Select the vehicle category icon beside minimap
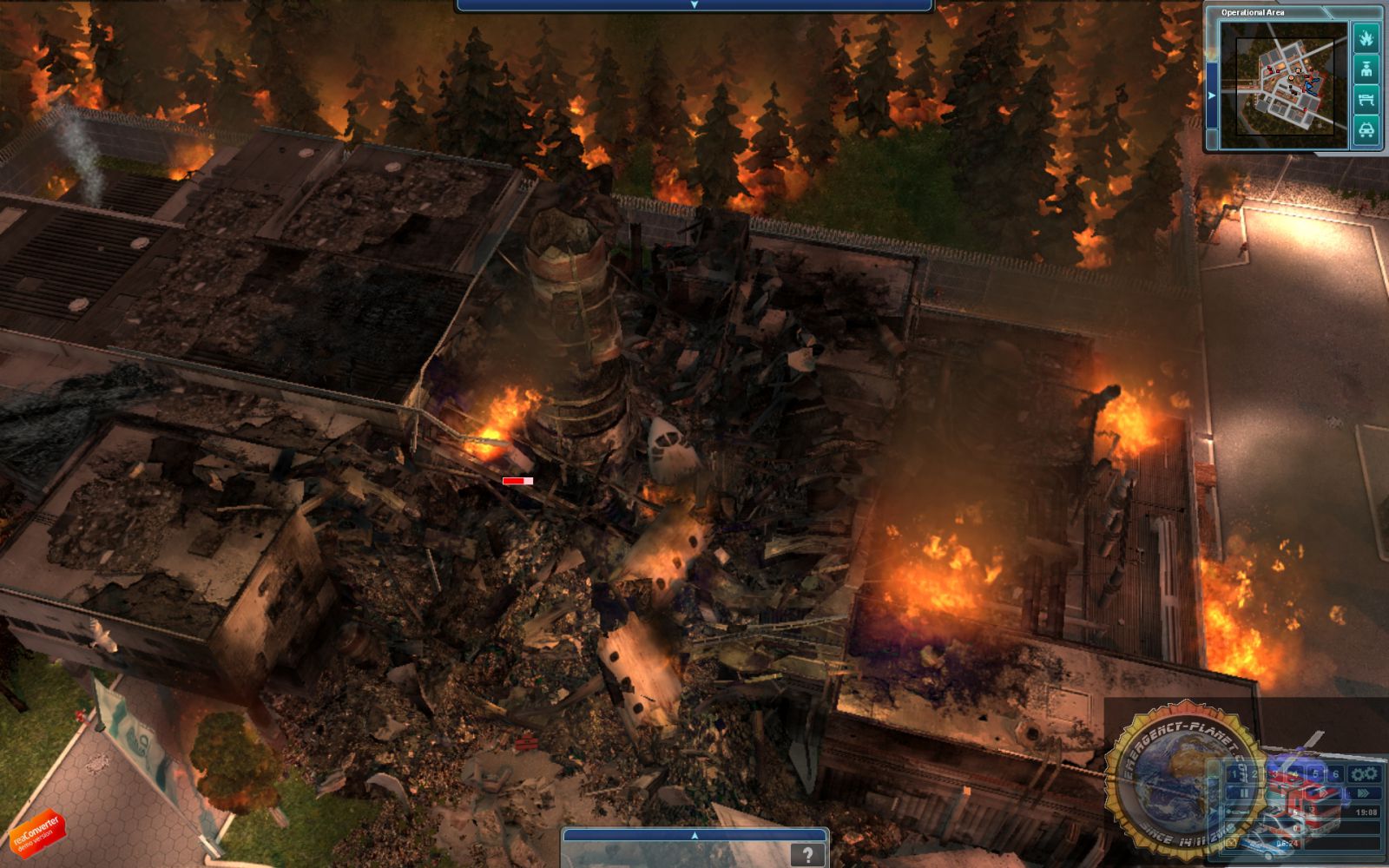The image size is (1389, 868). 1366,129
